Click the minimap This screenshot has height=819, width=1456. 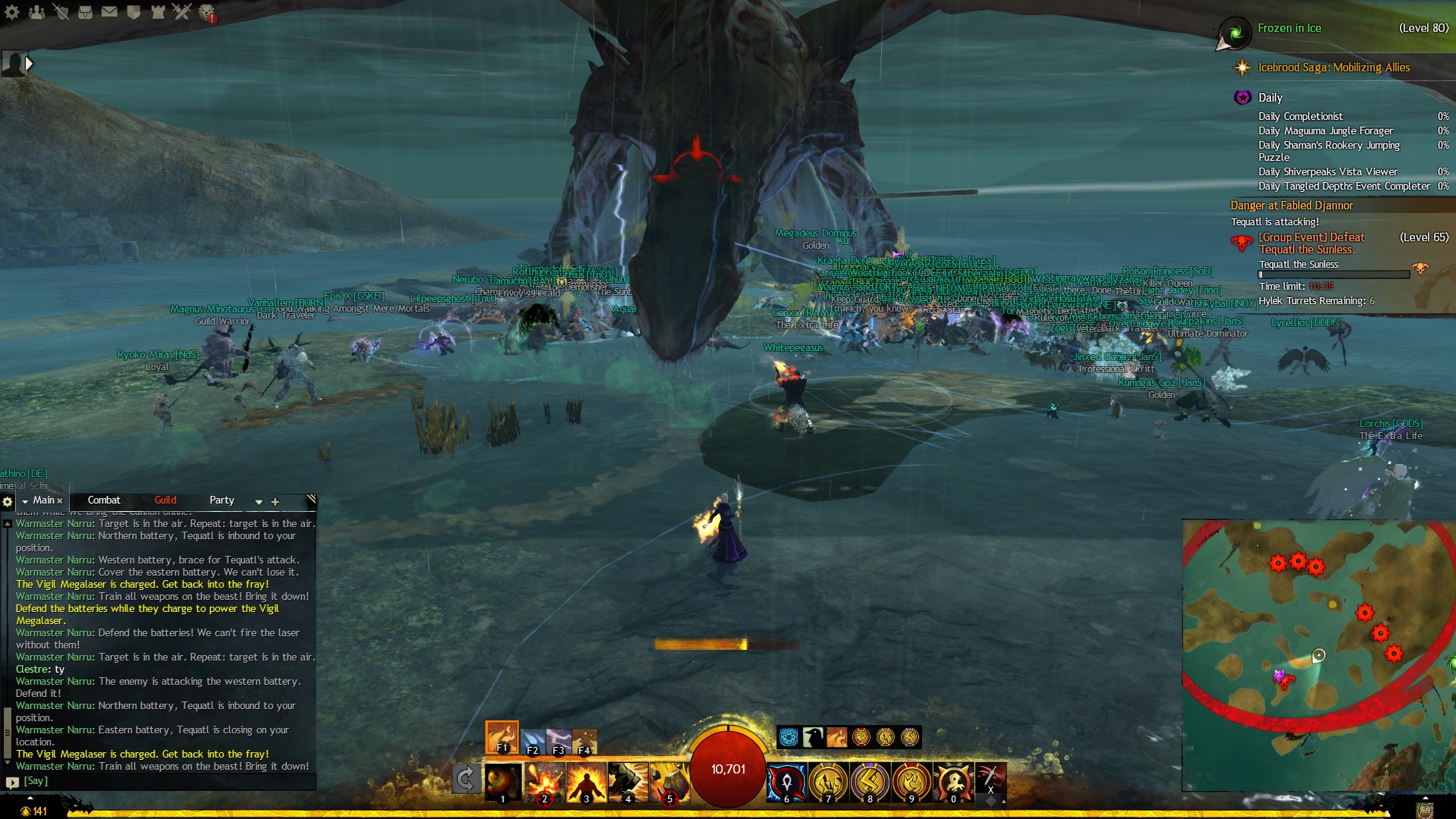coord(1318,655)
